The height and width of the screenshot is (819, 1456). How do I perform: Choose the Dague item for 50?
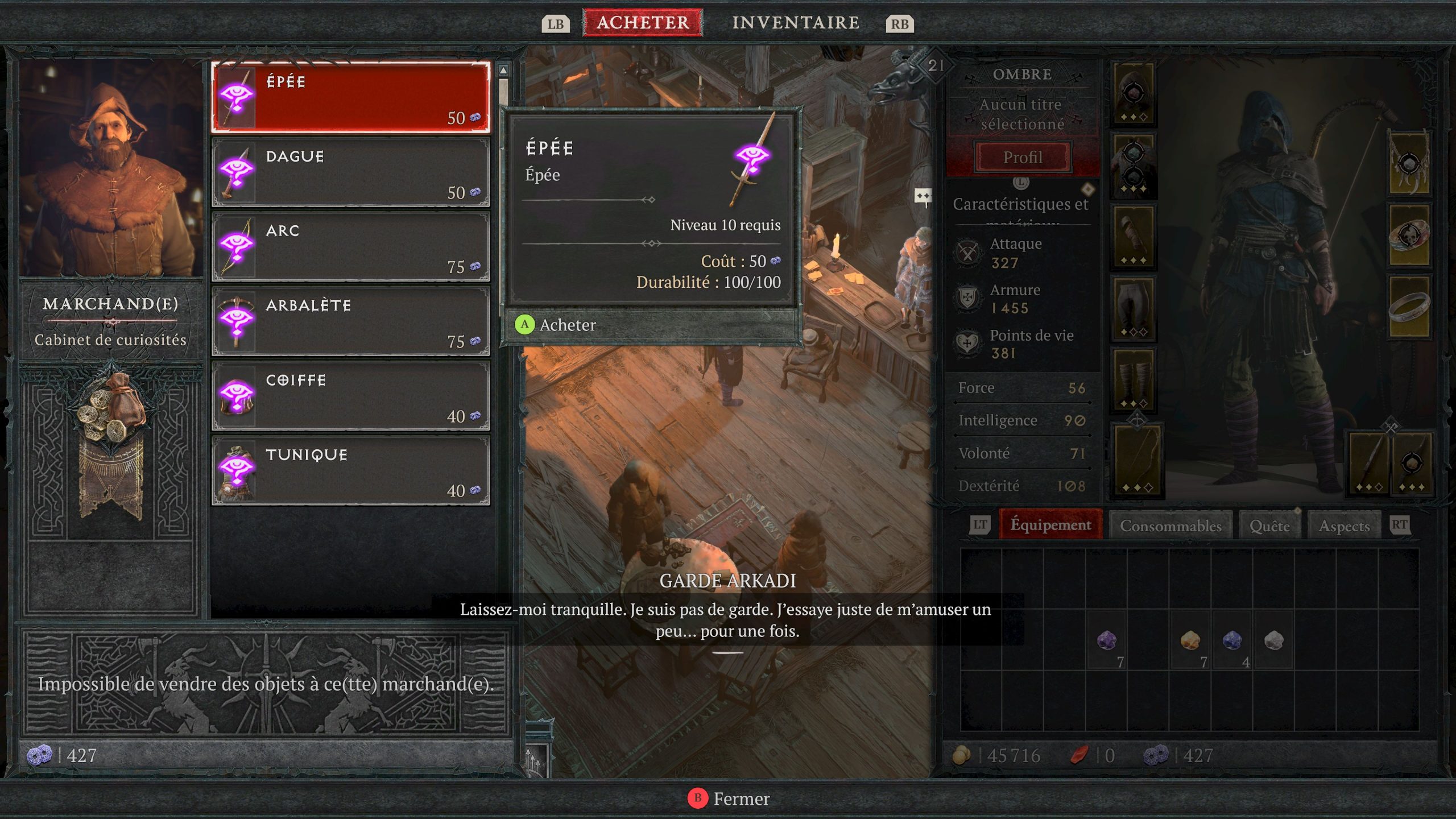(x=350, y=172)
